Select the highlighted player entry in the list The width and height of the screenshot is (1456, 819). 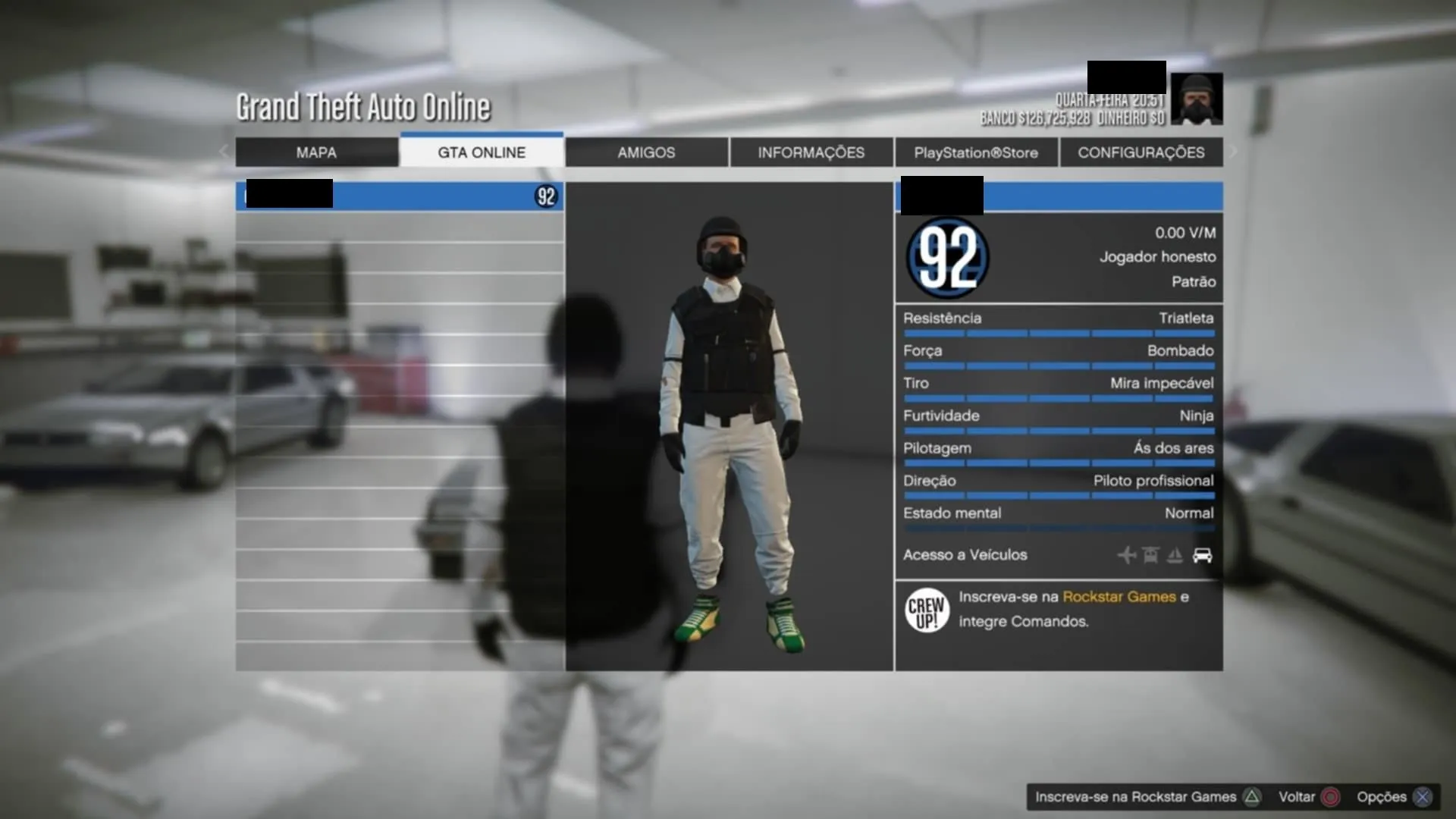(x=400, y=196)
